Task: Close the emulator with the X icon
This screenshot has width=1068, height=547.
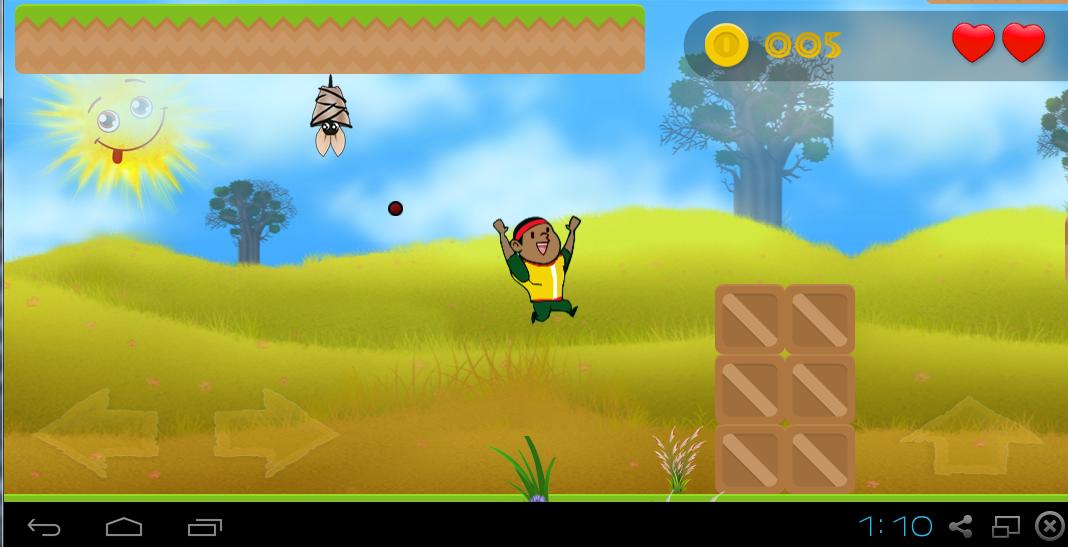Action: click(1049, 526)
